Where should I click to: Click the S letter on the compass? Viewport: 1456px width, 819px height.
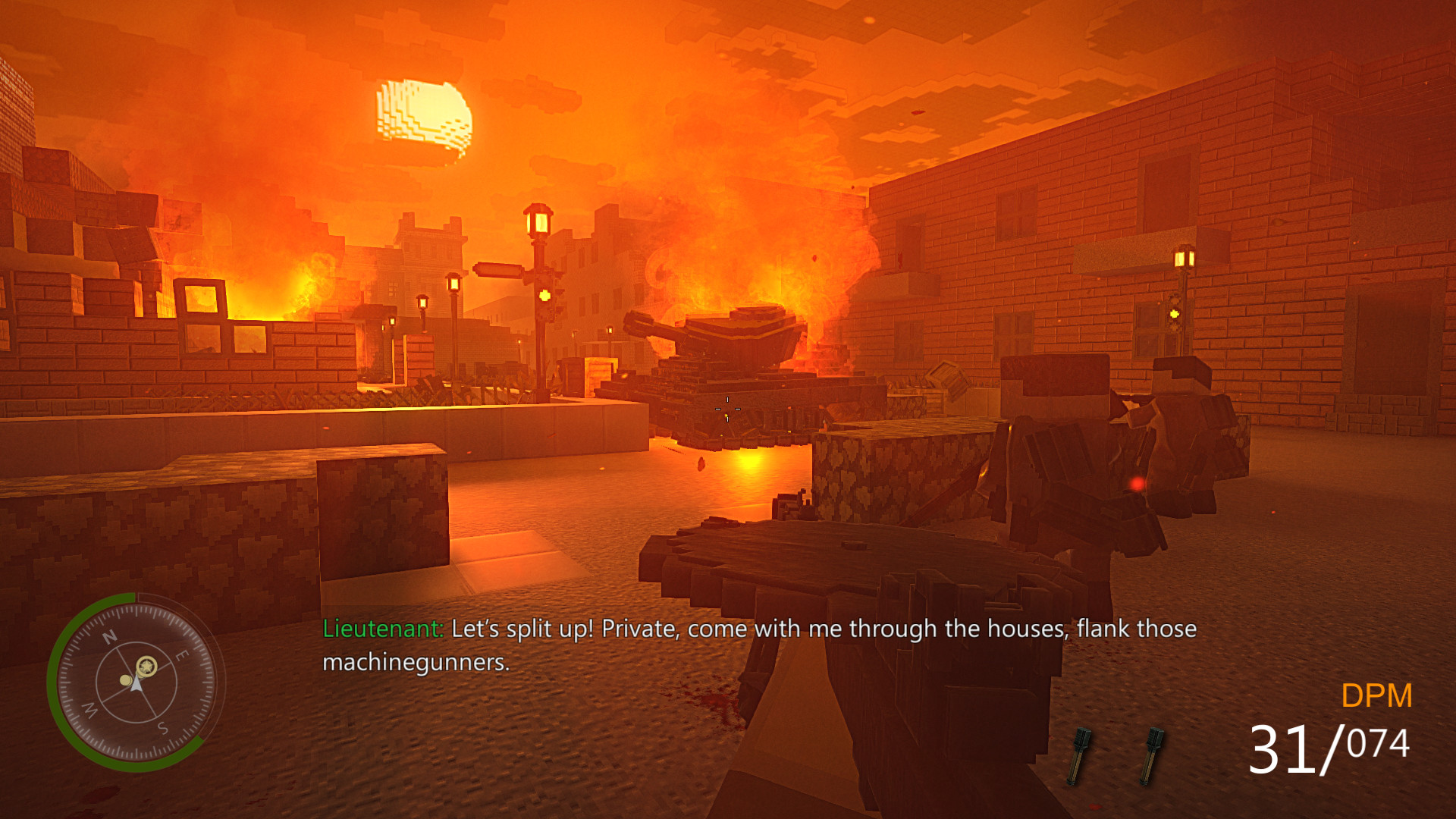click(162, 726)
